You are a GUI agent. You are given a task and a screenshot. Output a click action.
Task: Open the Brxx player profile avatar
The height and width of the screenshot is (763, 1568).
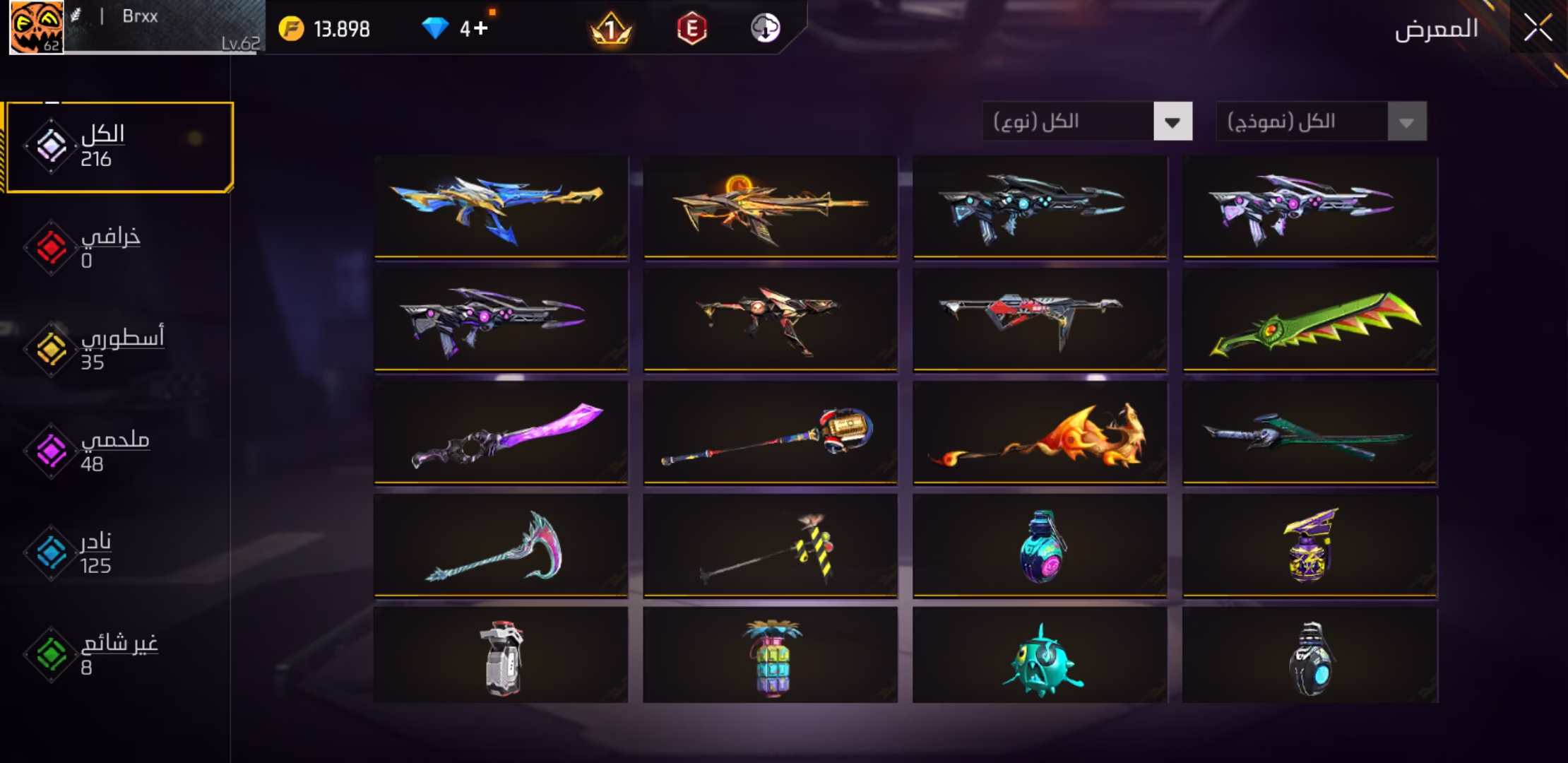click(36, 28)
